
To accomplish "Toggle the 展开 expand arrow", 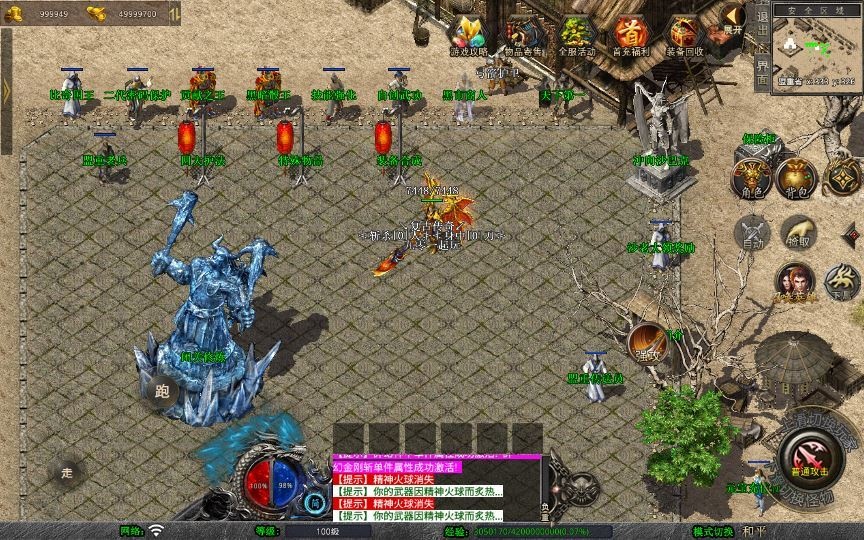I will click(734, 19).
